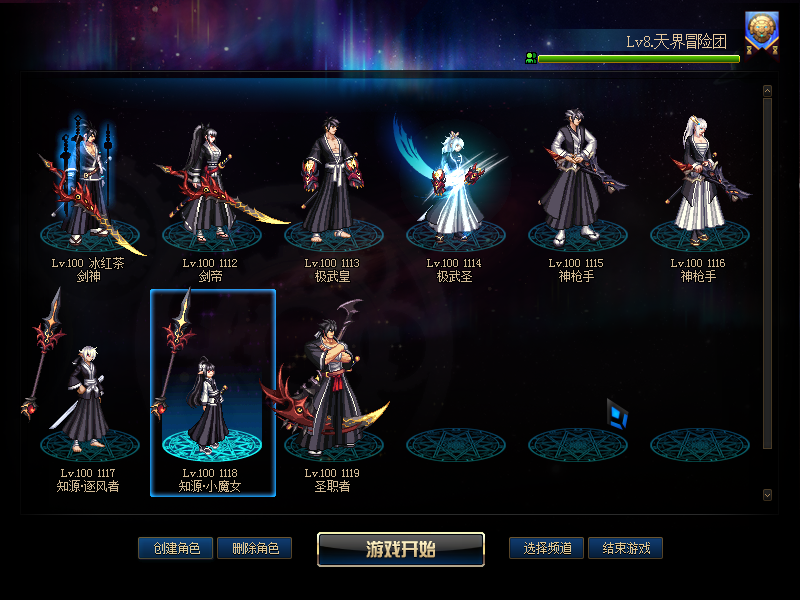Select the 1115 神枪手 character

click(x=577, y=190)
